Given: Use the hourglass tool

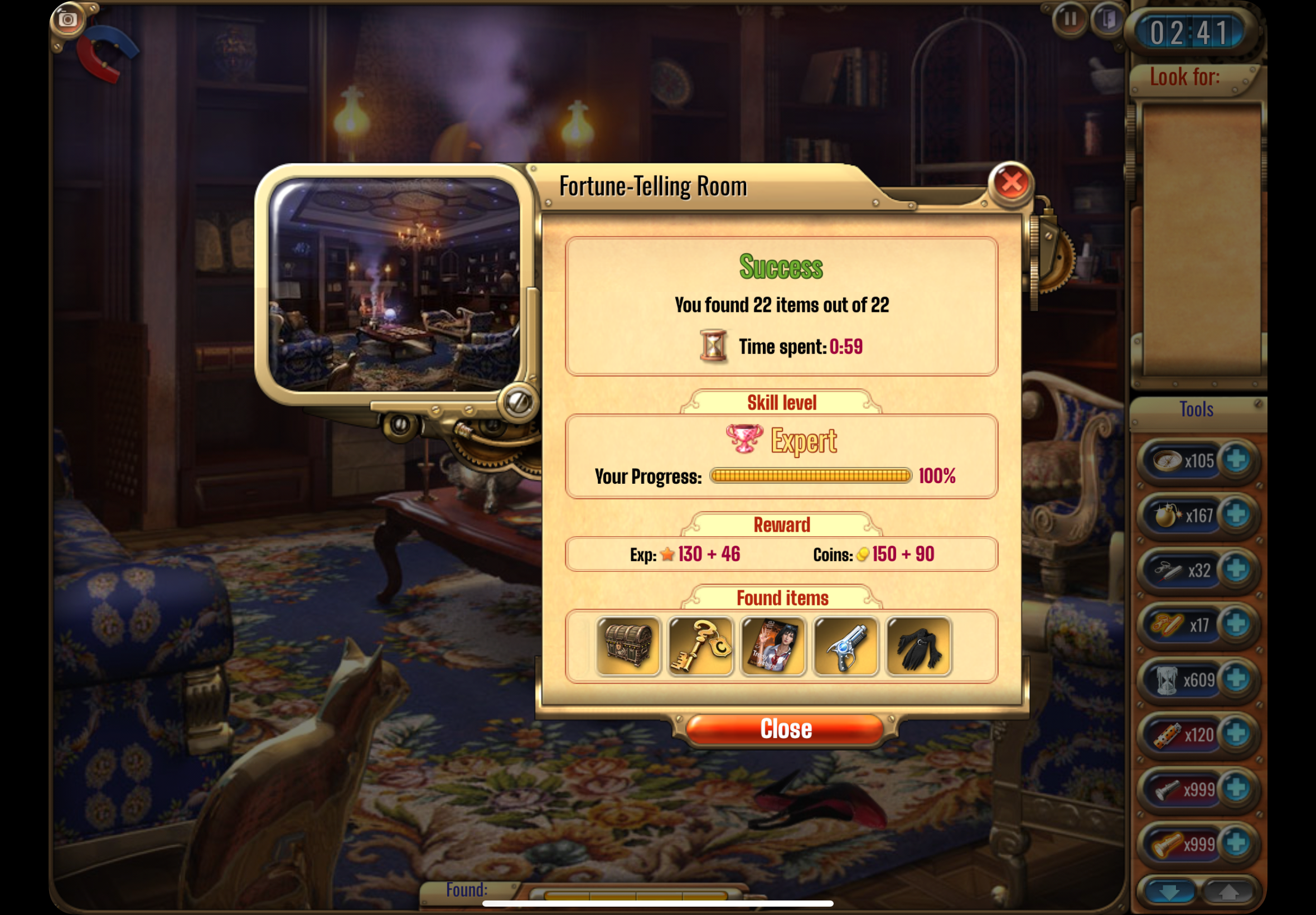Looking at the screenshot, I should click(x=1167, y=680).
